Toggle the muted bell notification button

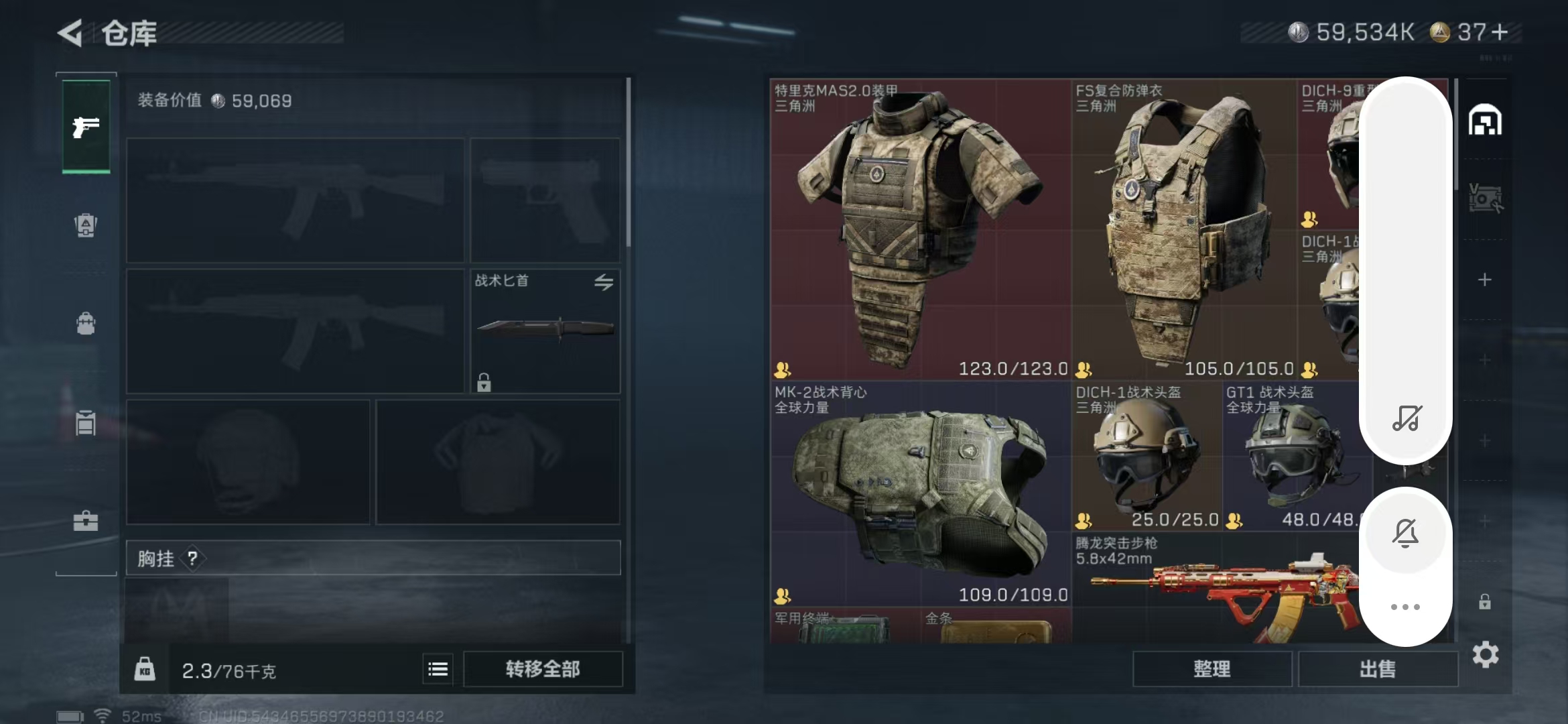click(1405, 534)
